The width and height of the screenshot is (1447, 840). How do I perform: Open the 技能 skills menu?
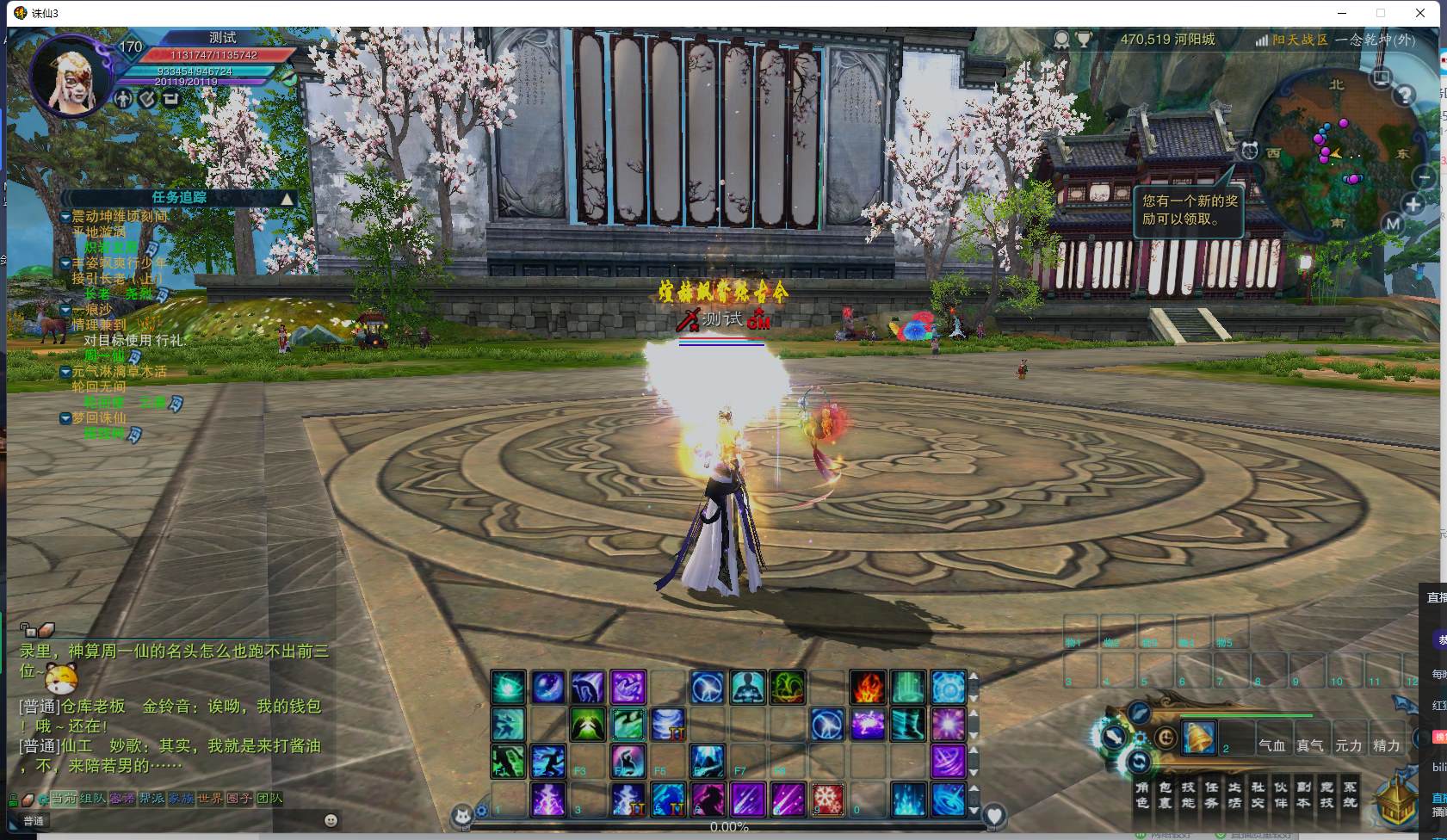click(1188, 794)
